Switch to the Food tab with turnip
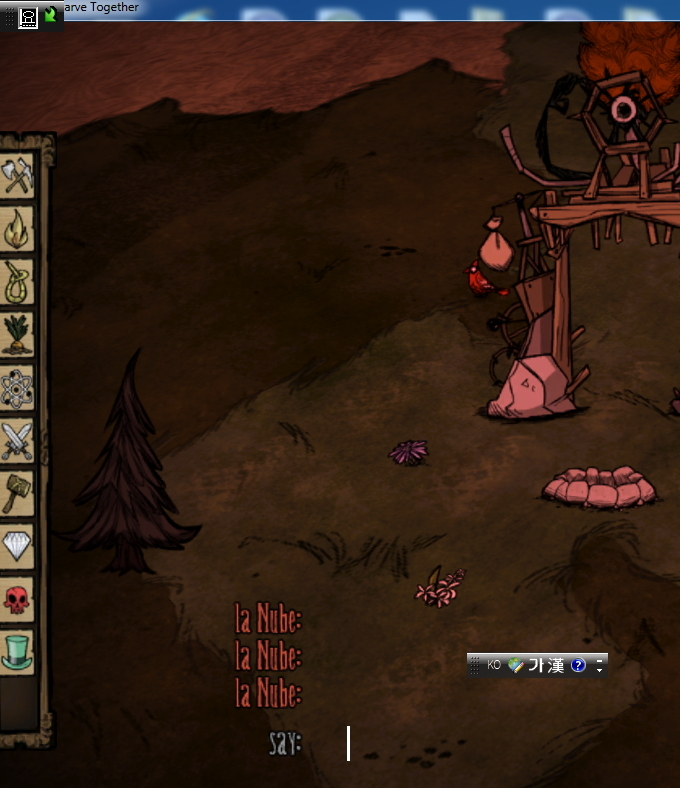This screenshot has width=680, height=788. [x=17, y=336]
